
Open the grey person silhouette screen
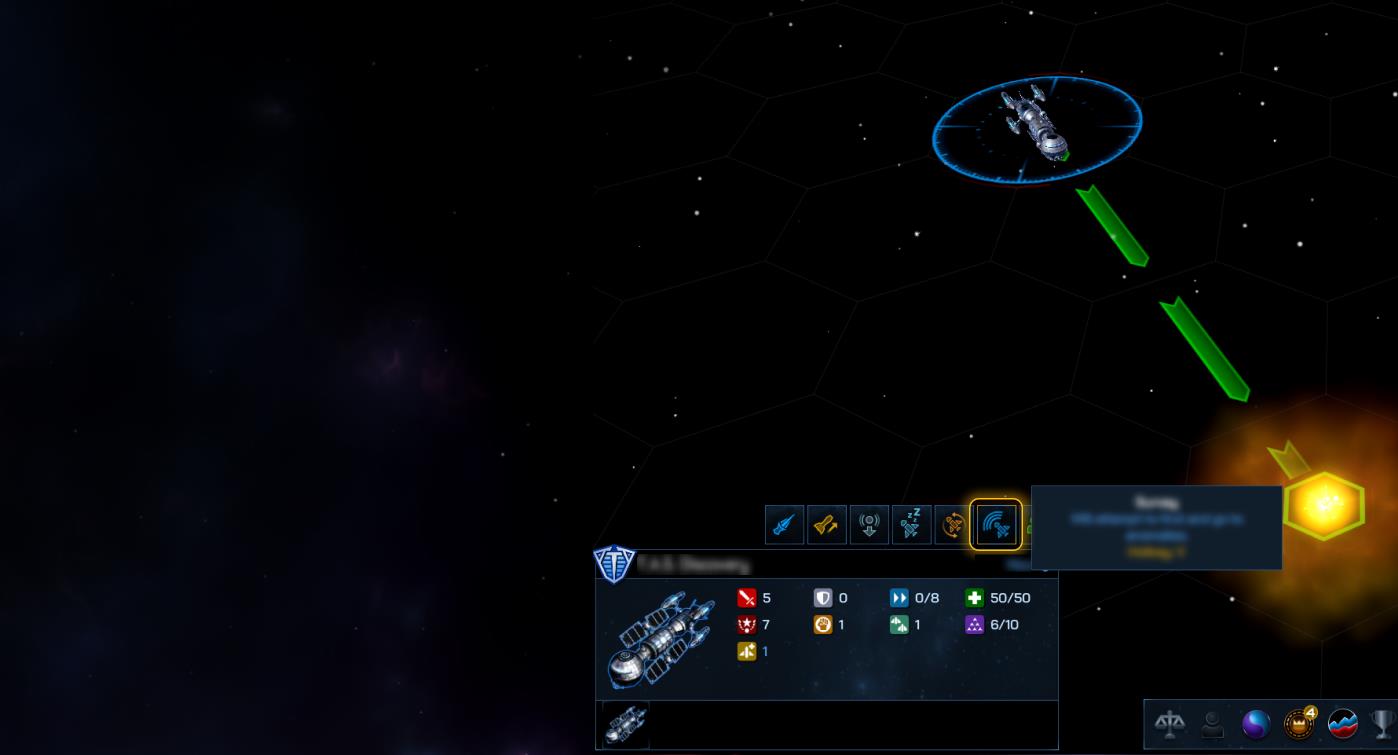1212,723
